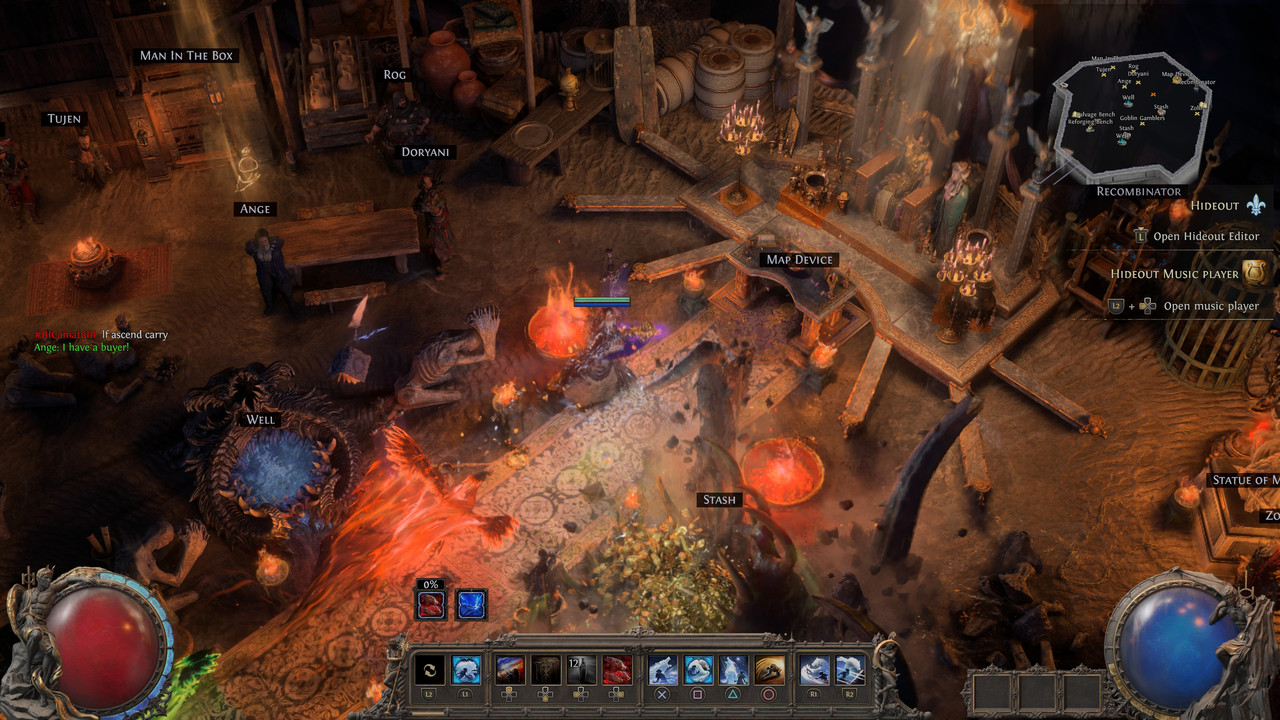Click the Stash name label
Viewport: 1280px width, 720px height.
(x=719, y=500)
